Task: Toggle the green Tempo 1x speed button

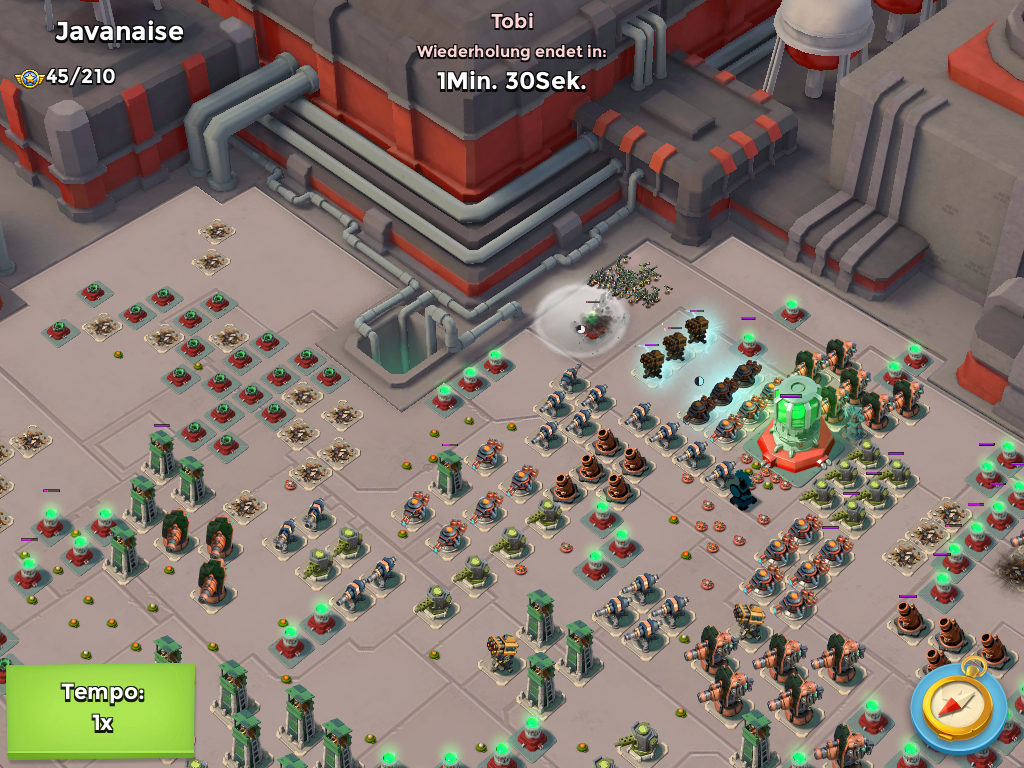Action: (101, 708)
